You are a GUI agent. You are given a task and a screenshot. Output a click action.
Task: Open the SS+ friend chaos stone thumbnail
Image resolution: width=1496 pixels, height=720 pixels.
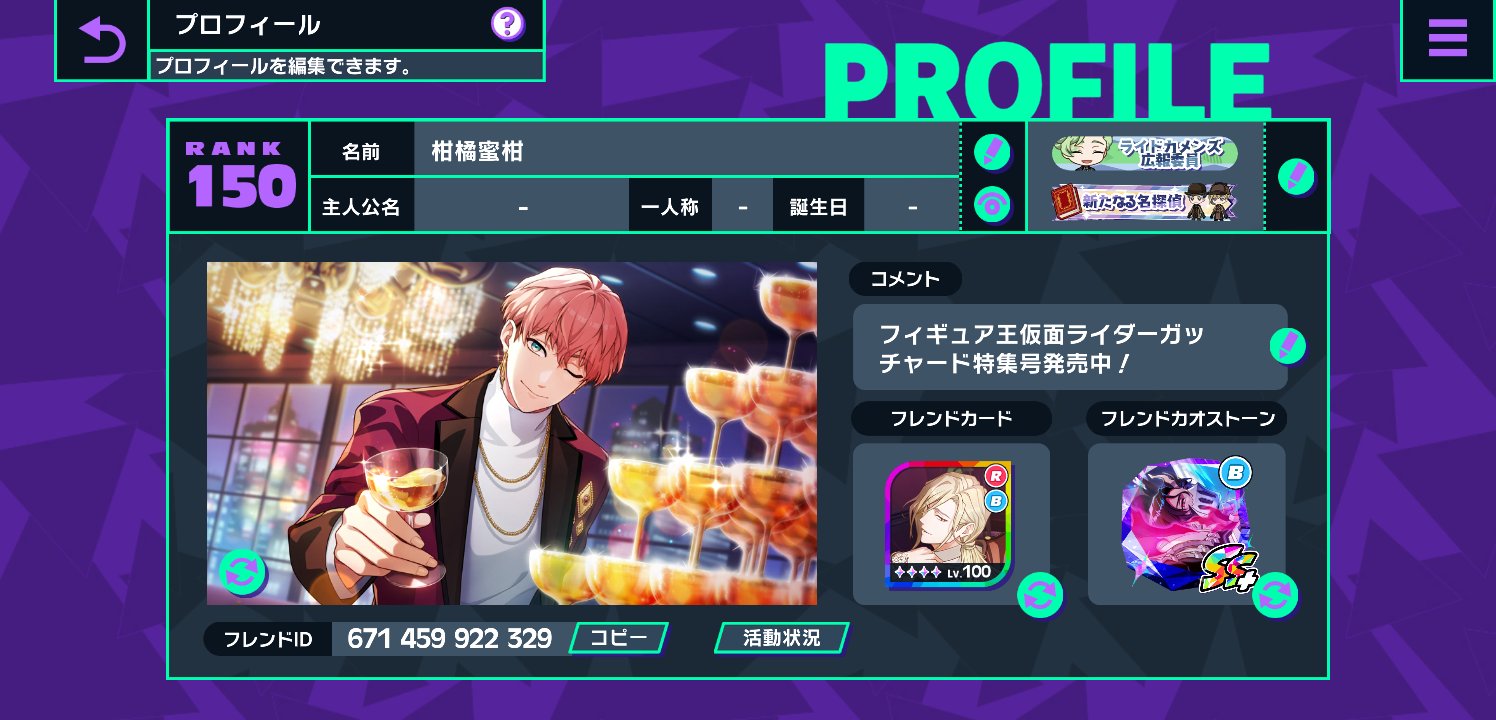1188,522
